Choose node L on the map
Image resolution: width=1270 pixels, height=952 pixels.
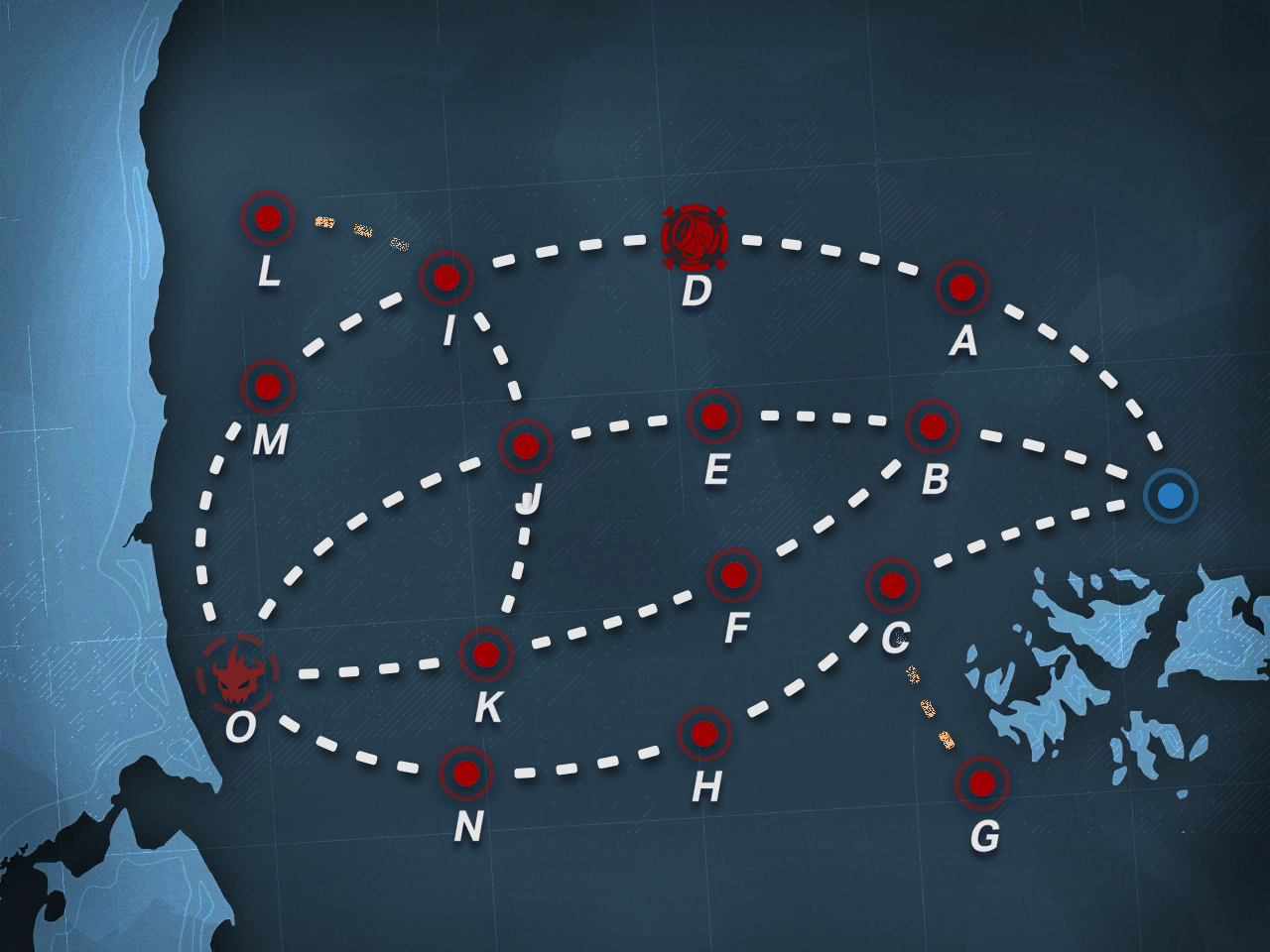(x=268, y=218)
